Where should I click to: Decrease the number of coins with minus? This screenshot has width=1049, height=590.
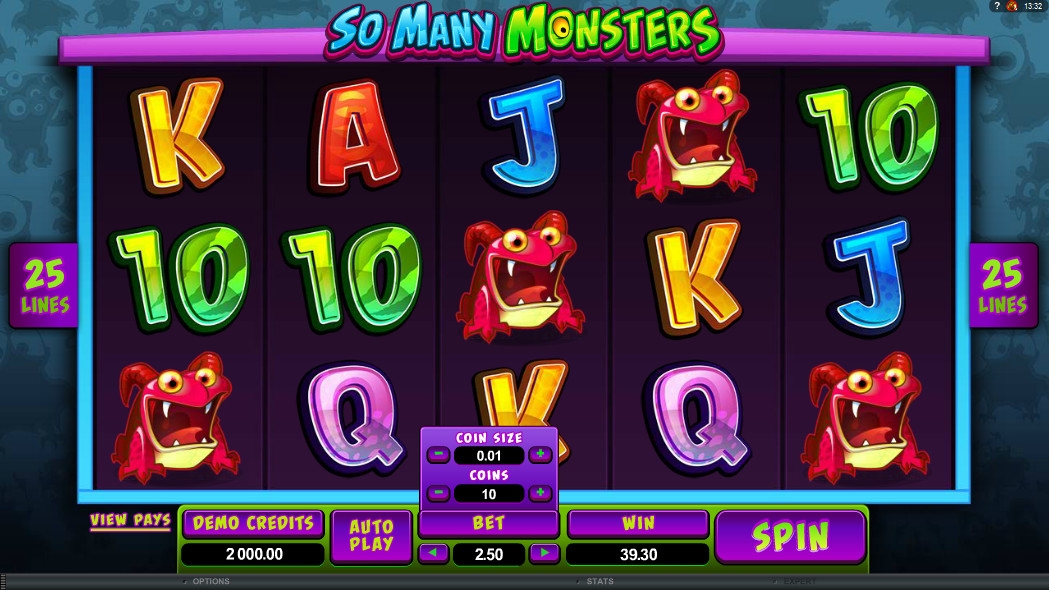pos(438,493)
